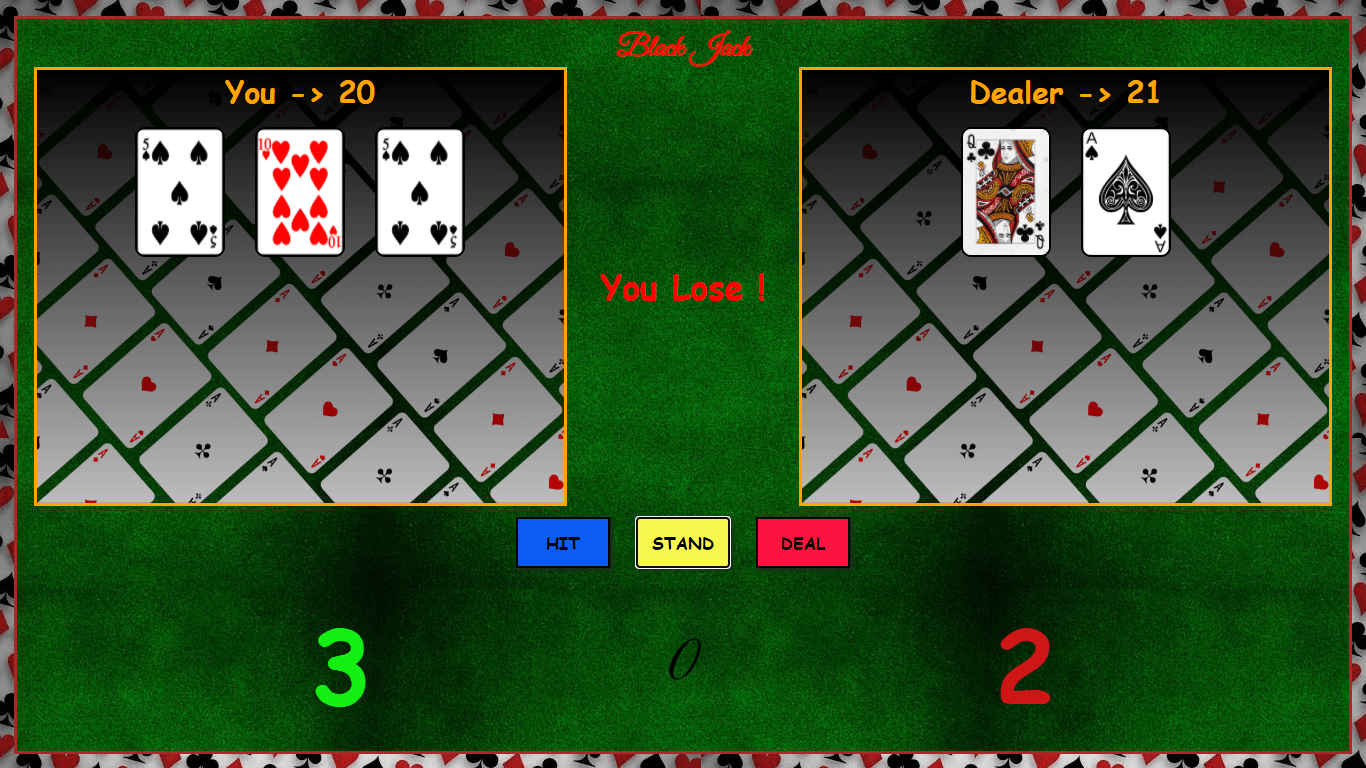Select the Ace of Spades card
1366x768 pixels.
1124,192
